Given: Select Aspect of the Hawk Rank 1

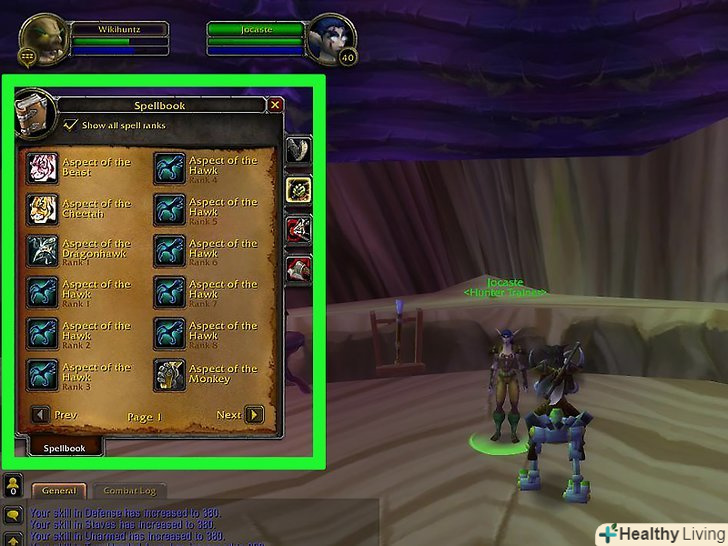Looking at the screenshot, I should tap(43, 291).
